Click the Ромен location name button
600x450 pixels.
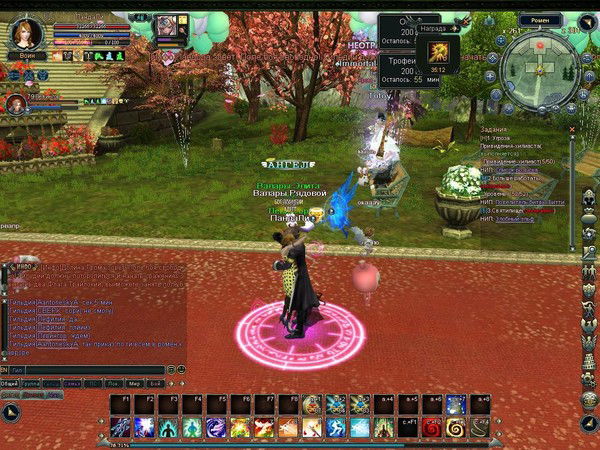(x=541, y=19)
